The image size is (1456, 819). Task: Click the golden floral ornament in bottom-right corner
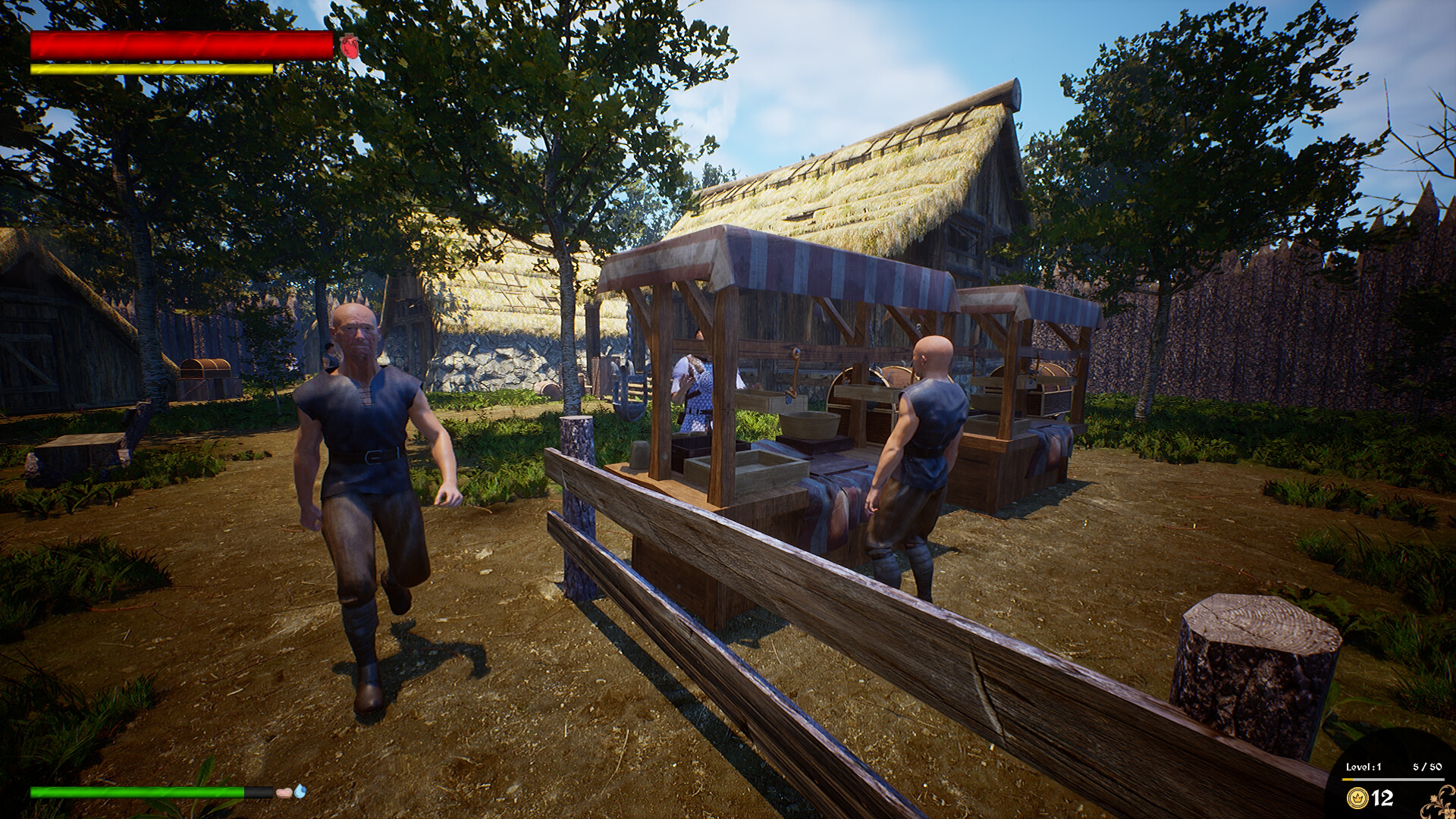pos(1438,804)
